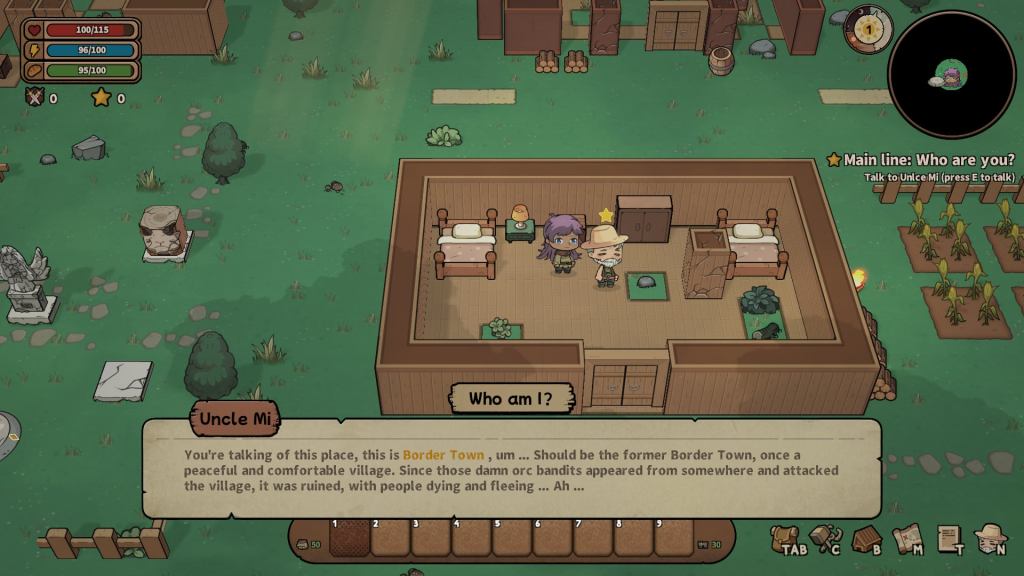Advance Uncle Mi's dialogue text box

pos(511,468)
